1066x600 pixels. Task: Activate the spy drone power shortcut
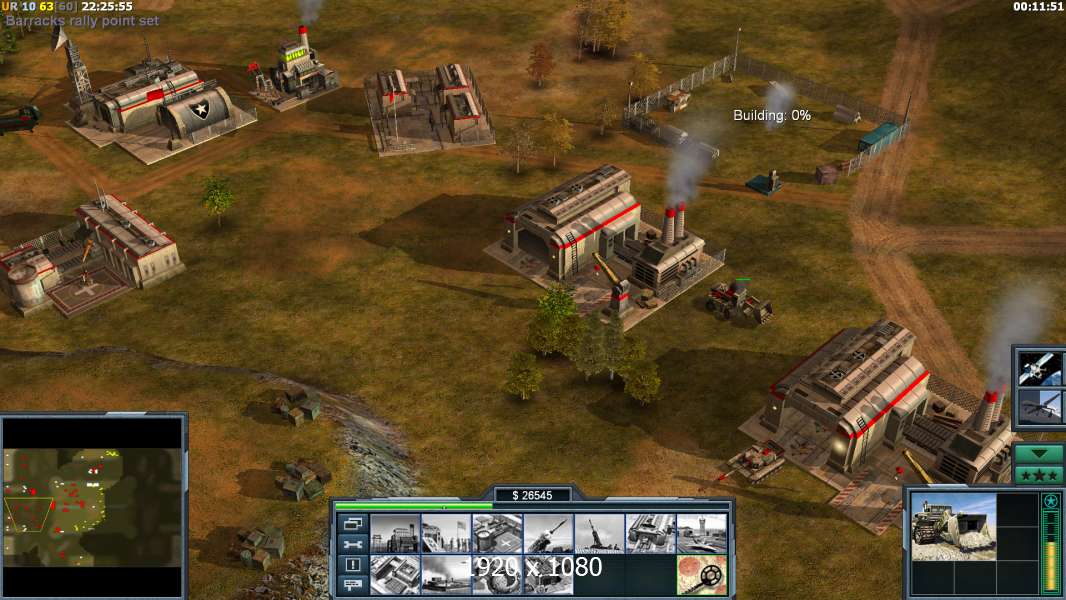[x=1039, y=409]
